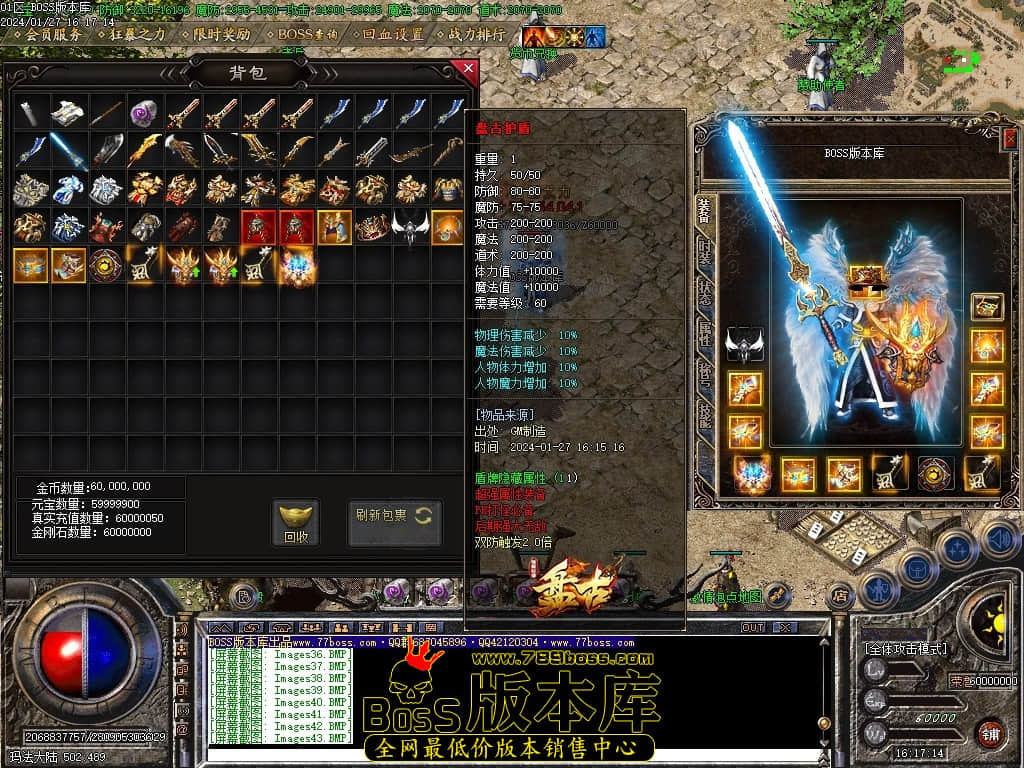Image resolution: width=1024 pixels, height=768 pixels.
Task: Open the 属性 attributes tab
Action: (705, 334)
